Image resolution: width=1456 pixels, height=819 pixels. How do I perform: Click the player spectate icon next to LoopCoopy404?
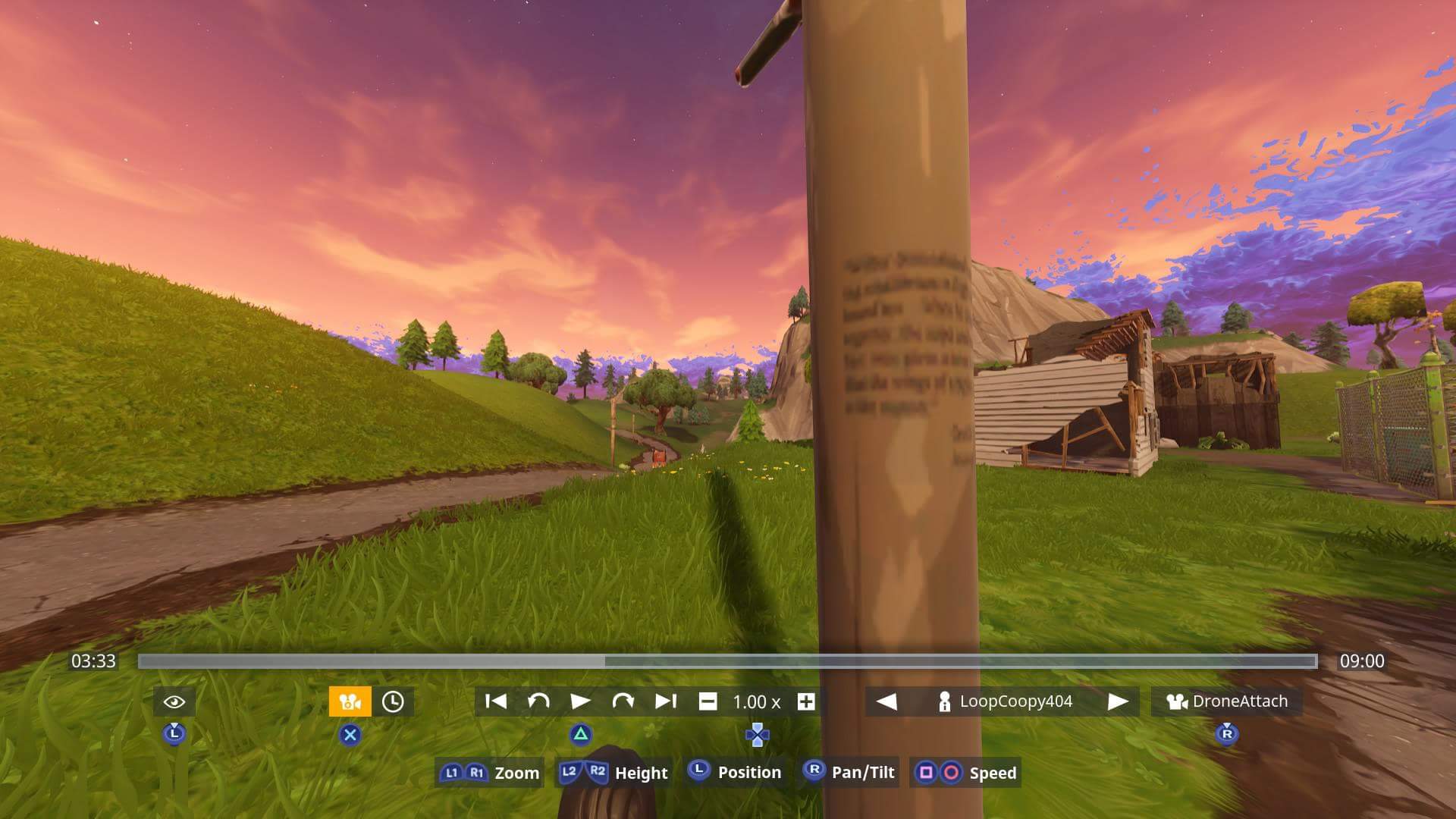[x=944, y=701]
